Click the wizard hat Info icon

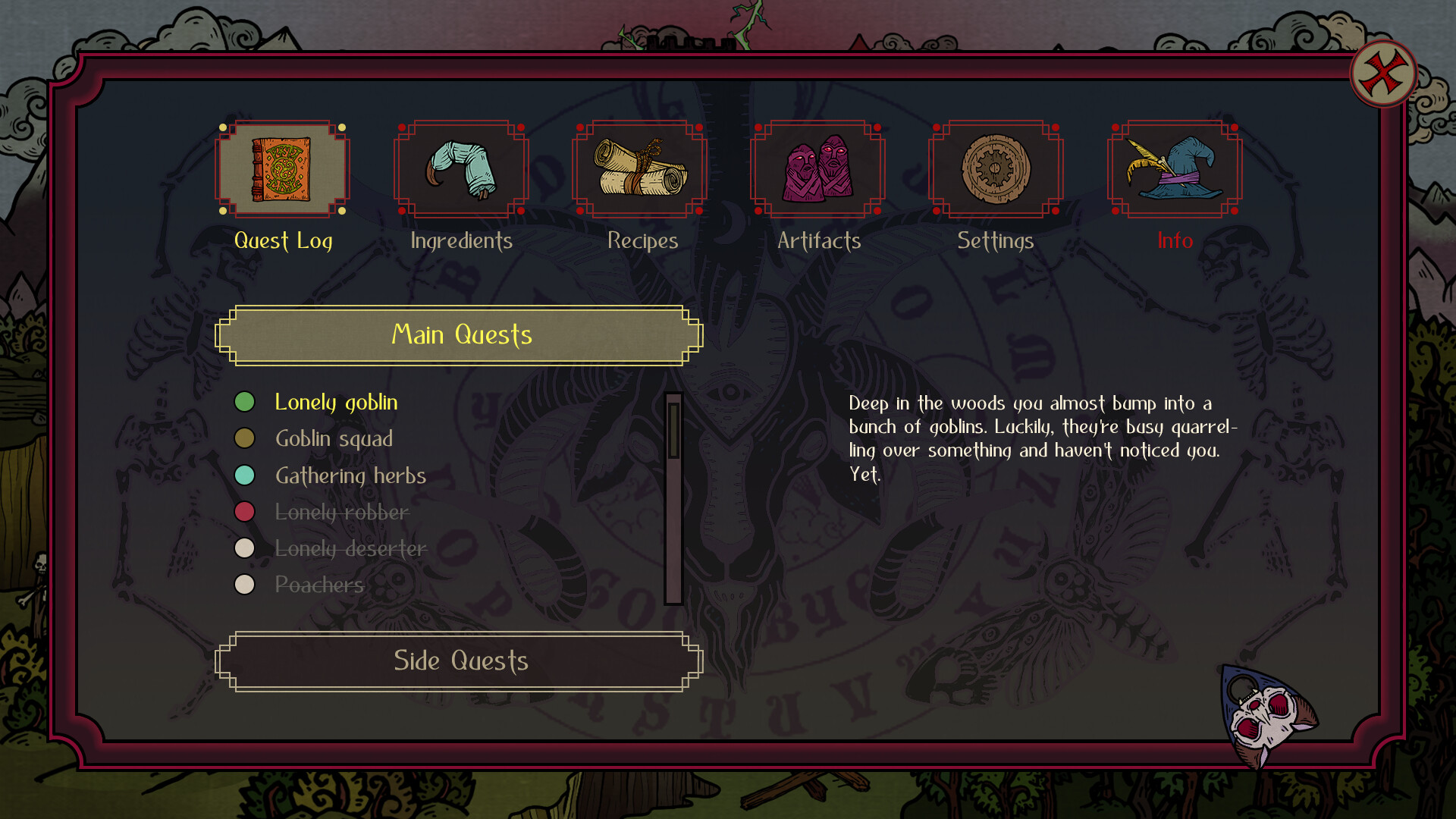click(x=1175, y=168)
